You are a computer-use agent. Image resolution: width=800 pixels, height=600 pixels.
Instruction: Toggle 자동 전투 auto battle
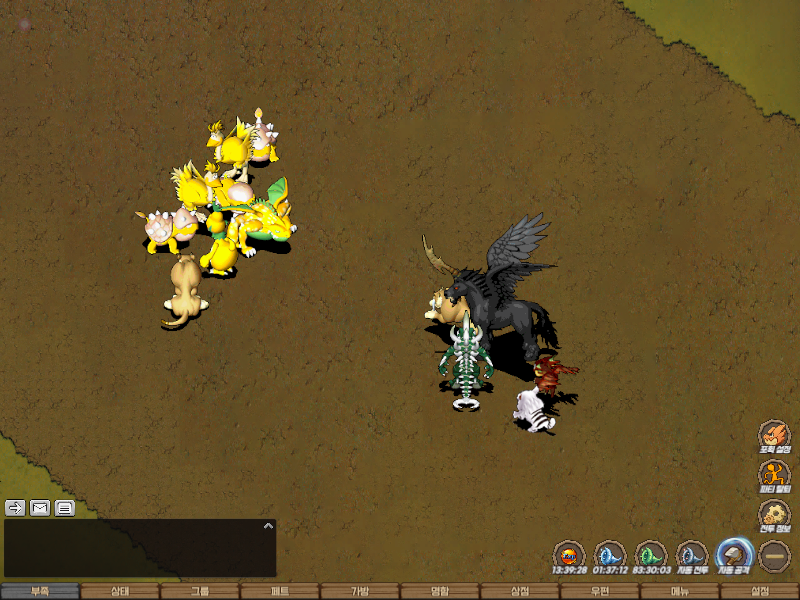click(692, 555)
